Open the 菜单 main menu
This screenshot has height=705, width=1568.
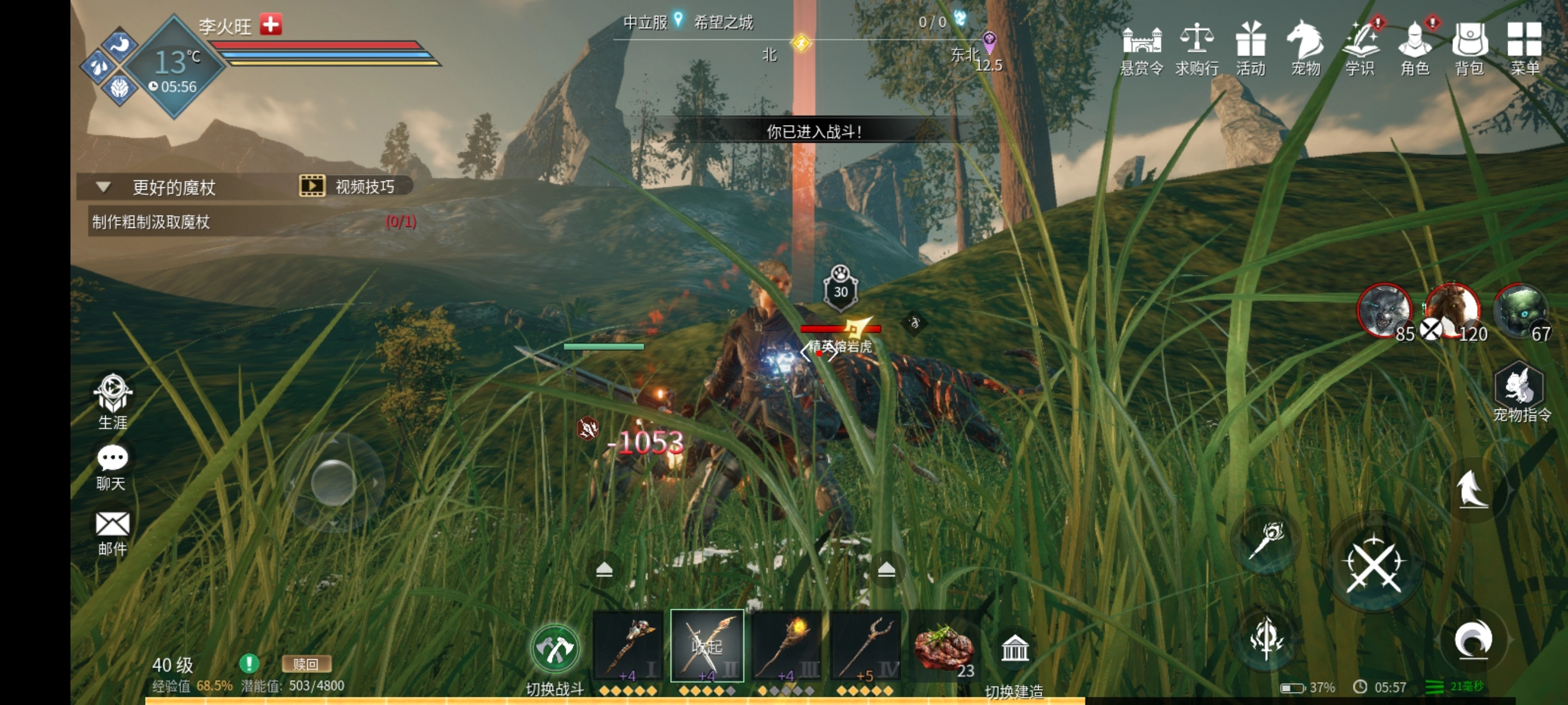(1524, 49)
